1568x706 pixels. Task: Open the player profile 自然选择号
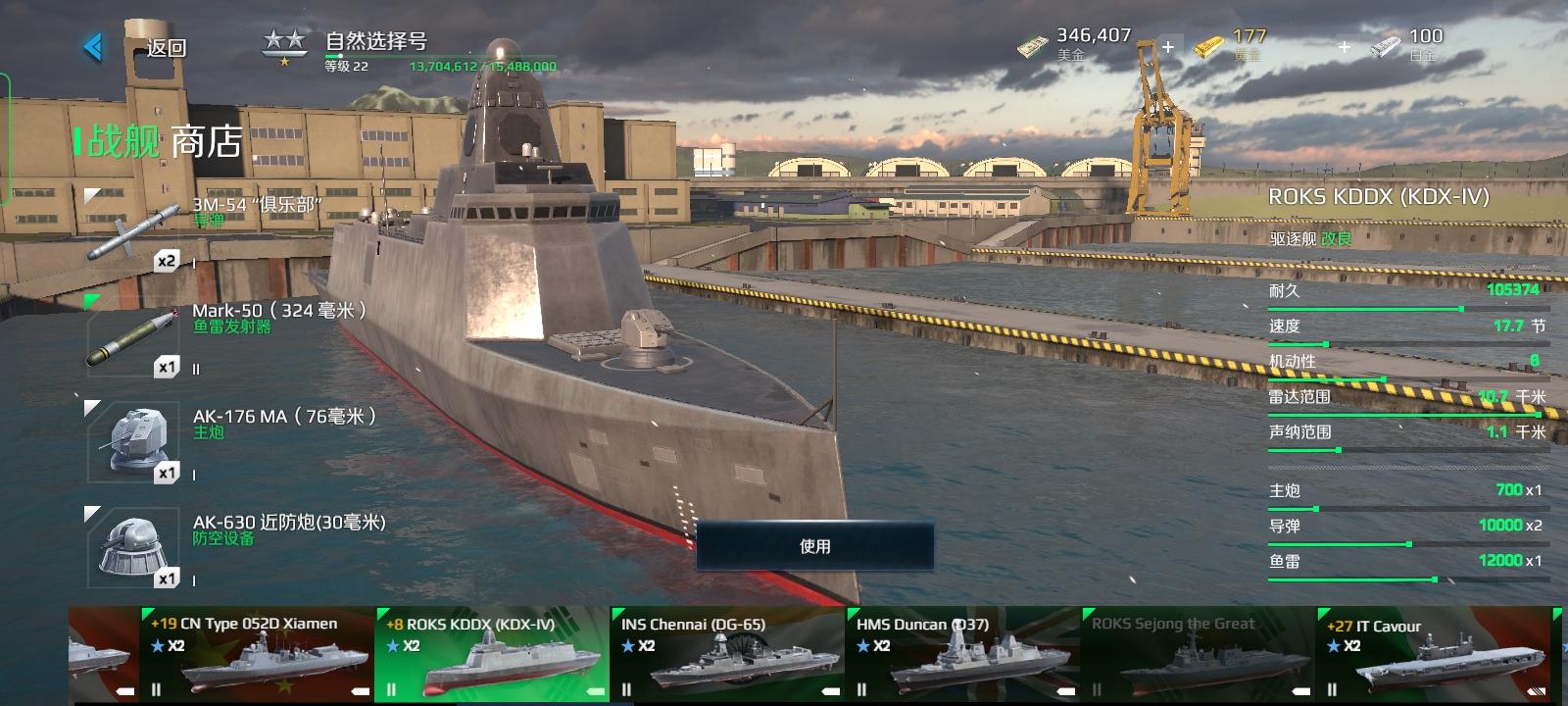376,41
